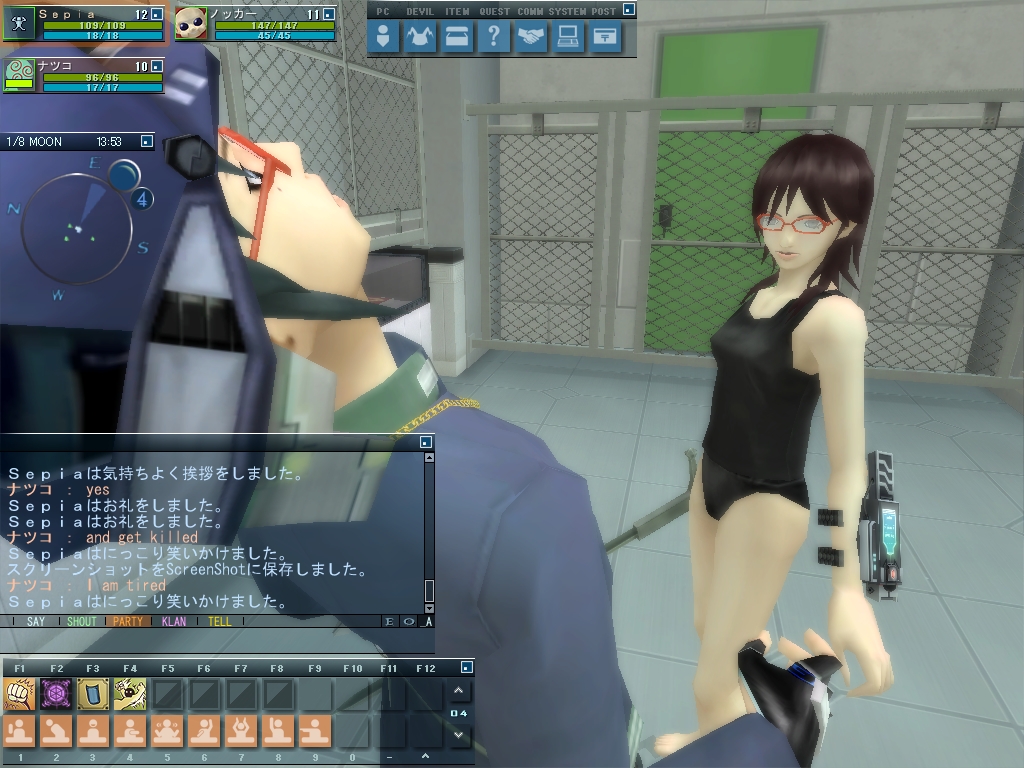Open the DEVIL menu
This screenshot has height=768, width=1024.
pos(420,38)
